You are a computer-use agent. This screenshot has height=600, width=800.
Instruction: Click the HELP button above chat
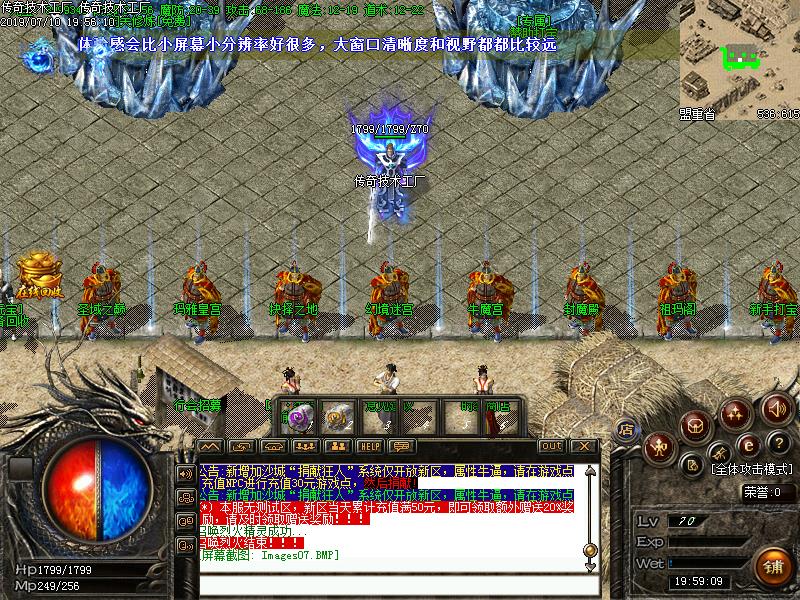pyautogui.click(x=370, y=446)
